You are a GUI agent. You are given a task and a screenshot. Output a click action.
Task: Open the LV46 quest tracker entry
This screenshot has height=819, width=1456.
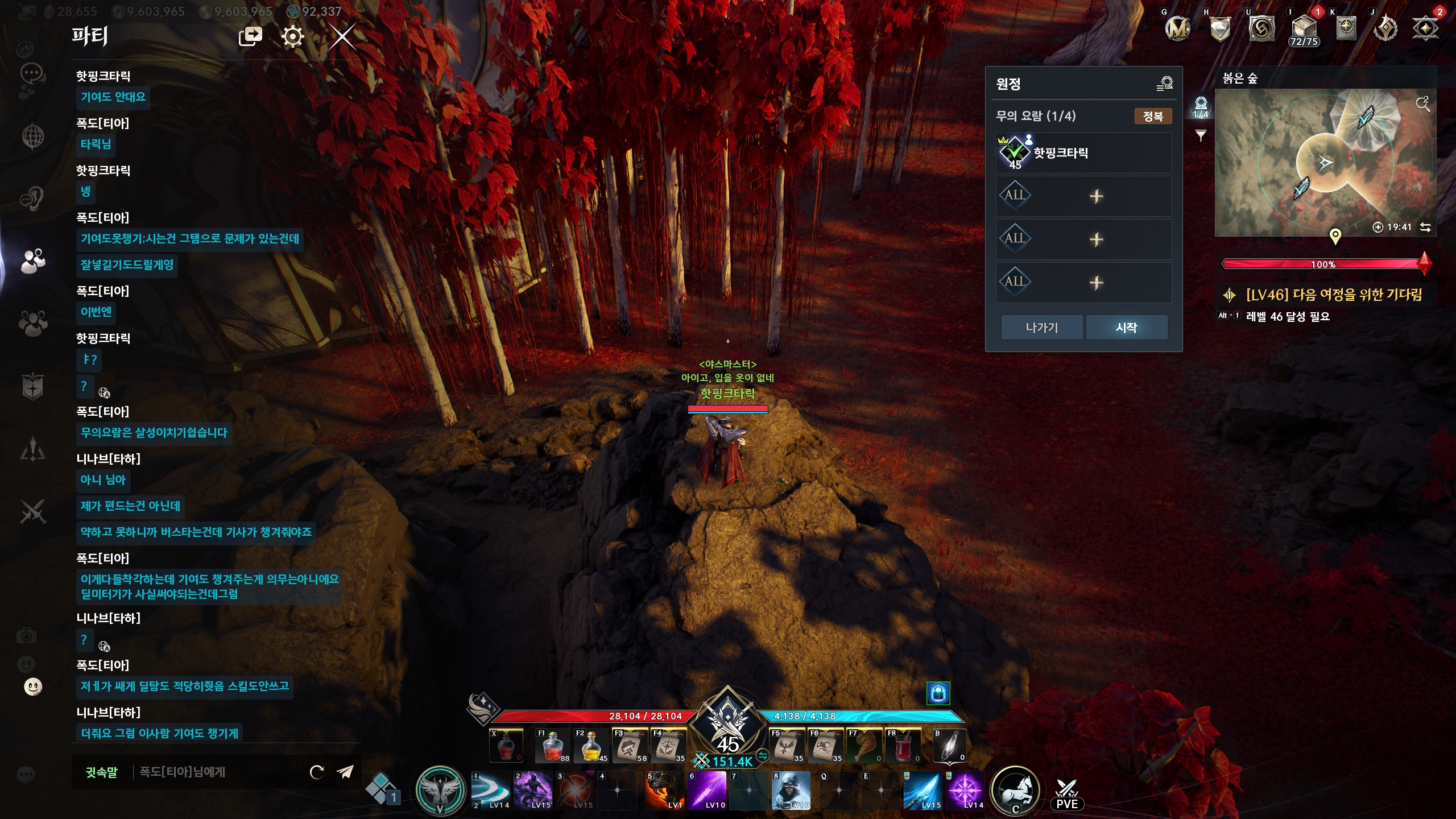click(x=1333, y=295)
